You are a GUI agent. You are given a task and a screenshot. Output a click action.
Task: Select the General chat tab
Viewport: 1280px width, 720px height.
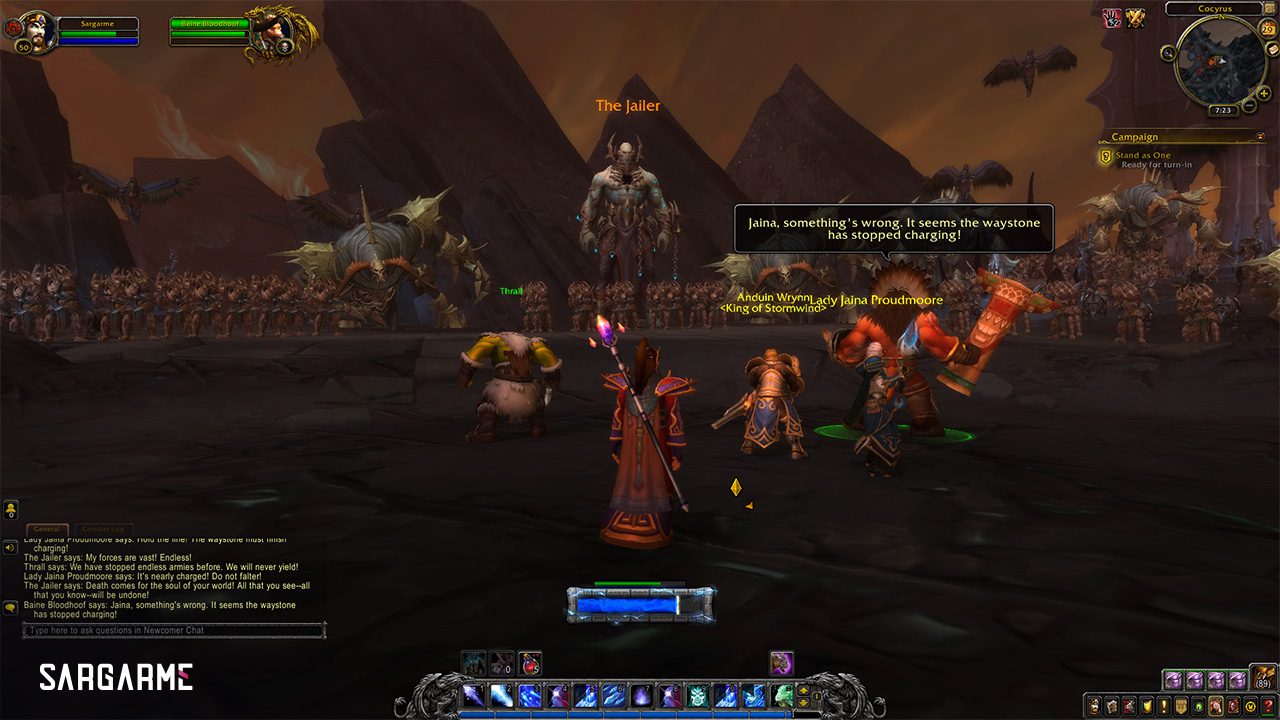click(49, 528)
